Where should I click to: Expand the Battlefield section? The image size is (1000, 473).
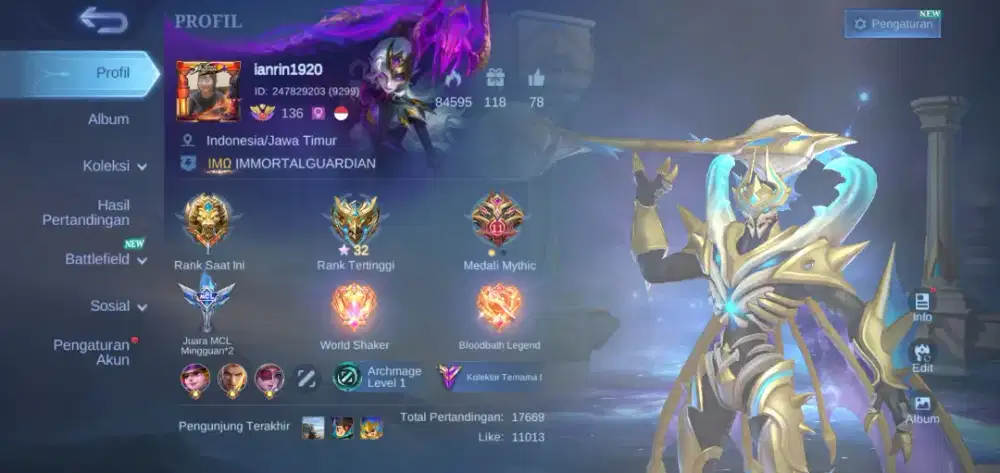coord(105,259)
